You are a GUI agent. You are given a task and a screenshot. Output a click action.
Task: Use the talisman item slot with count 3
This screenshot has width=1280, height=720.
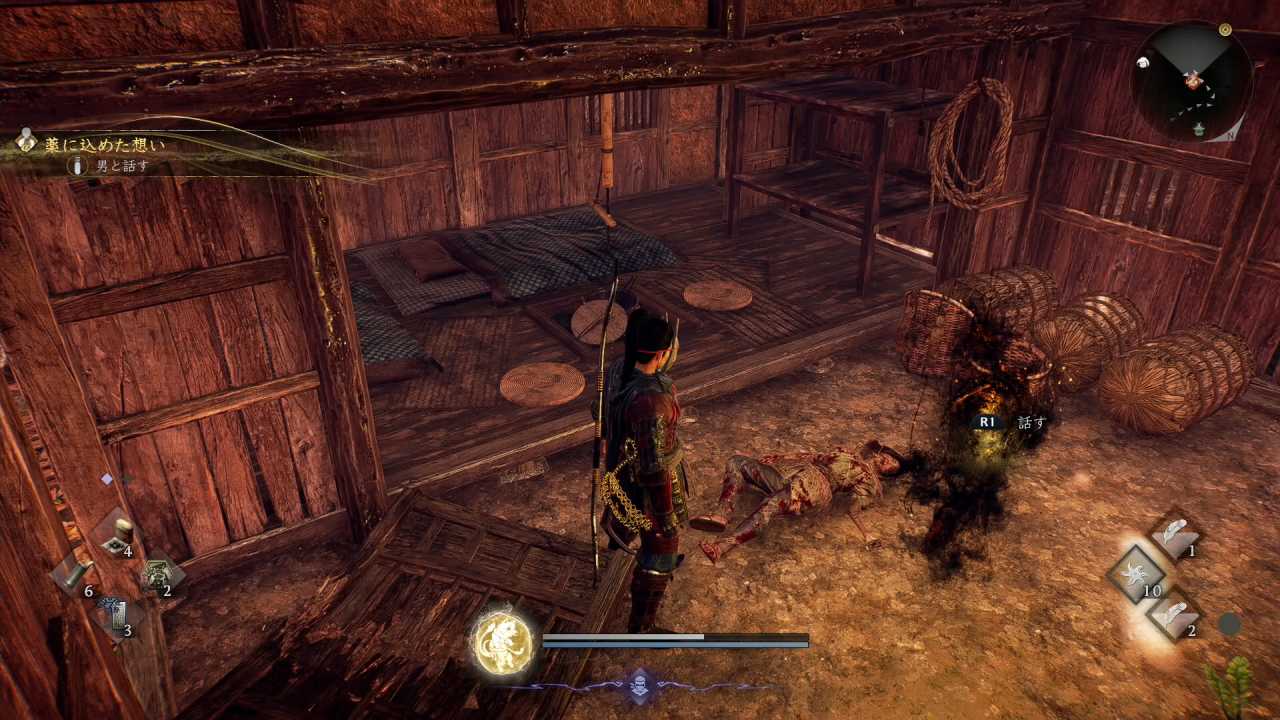[116, 615]
